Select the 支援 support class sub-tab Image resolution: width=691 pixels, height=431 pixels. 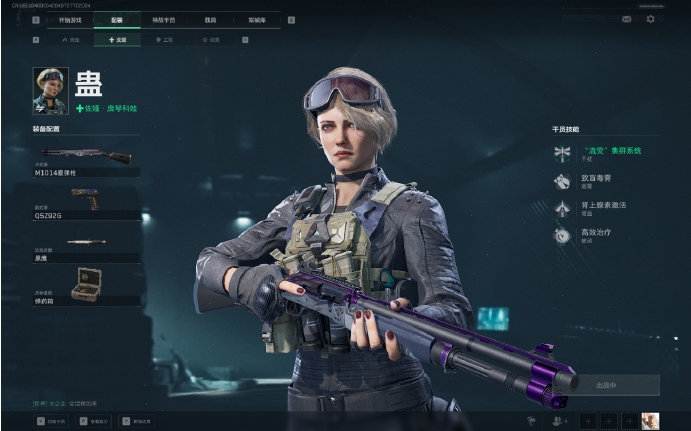118,40
